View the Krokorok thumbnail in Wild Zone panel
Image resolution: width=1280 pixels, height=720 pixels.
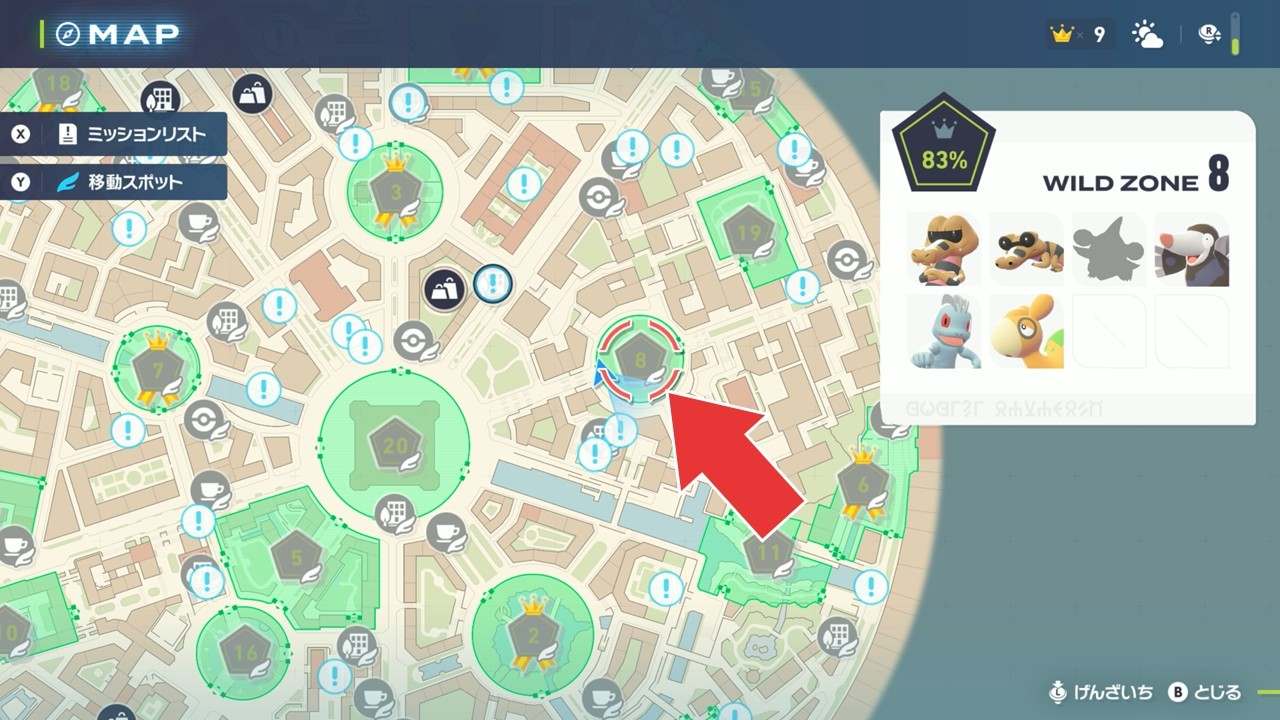945,249
